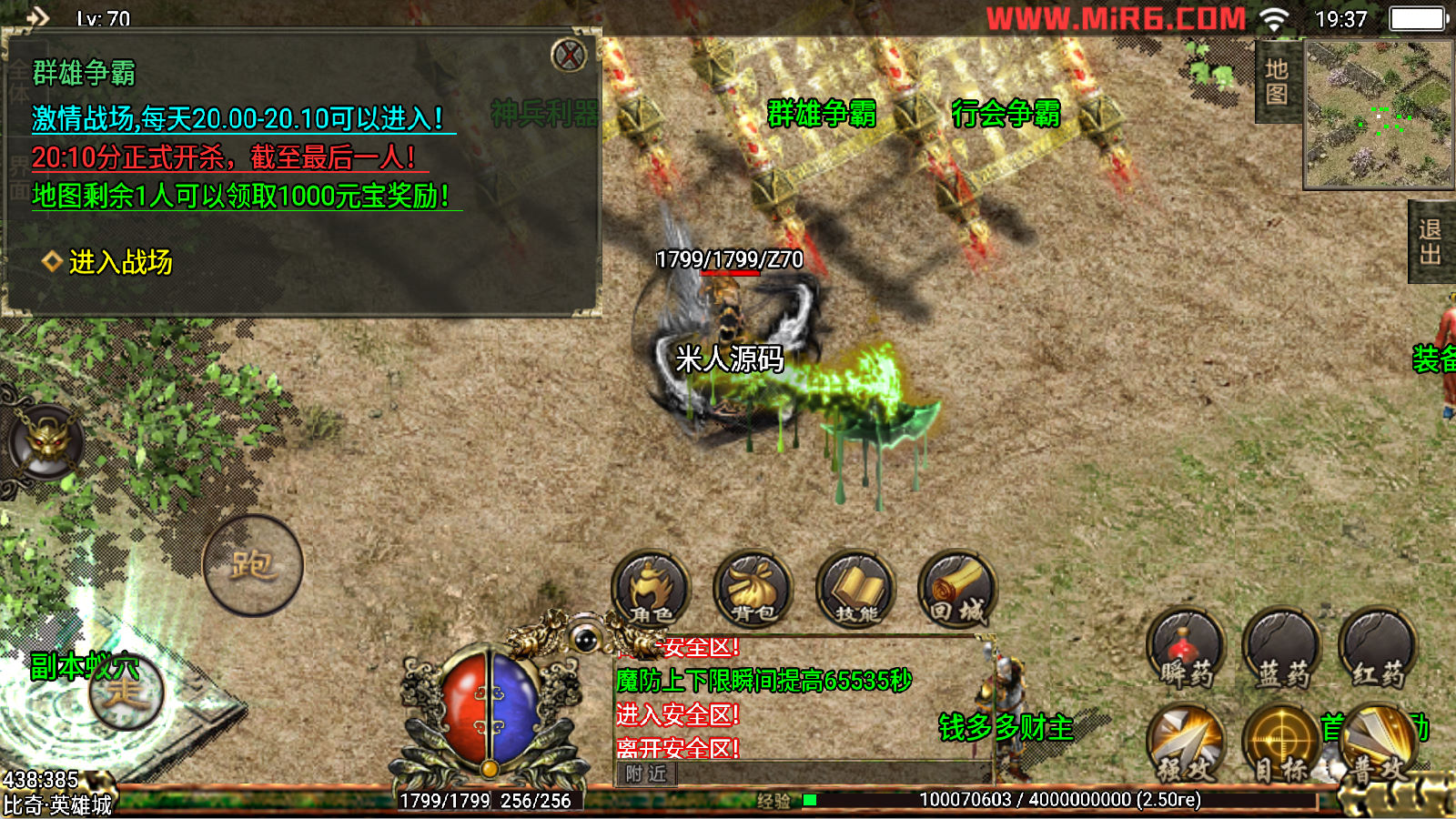
Task: Drink the 蓝药 mana potion
Action: click(1281, 649)
